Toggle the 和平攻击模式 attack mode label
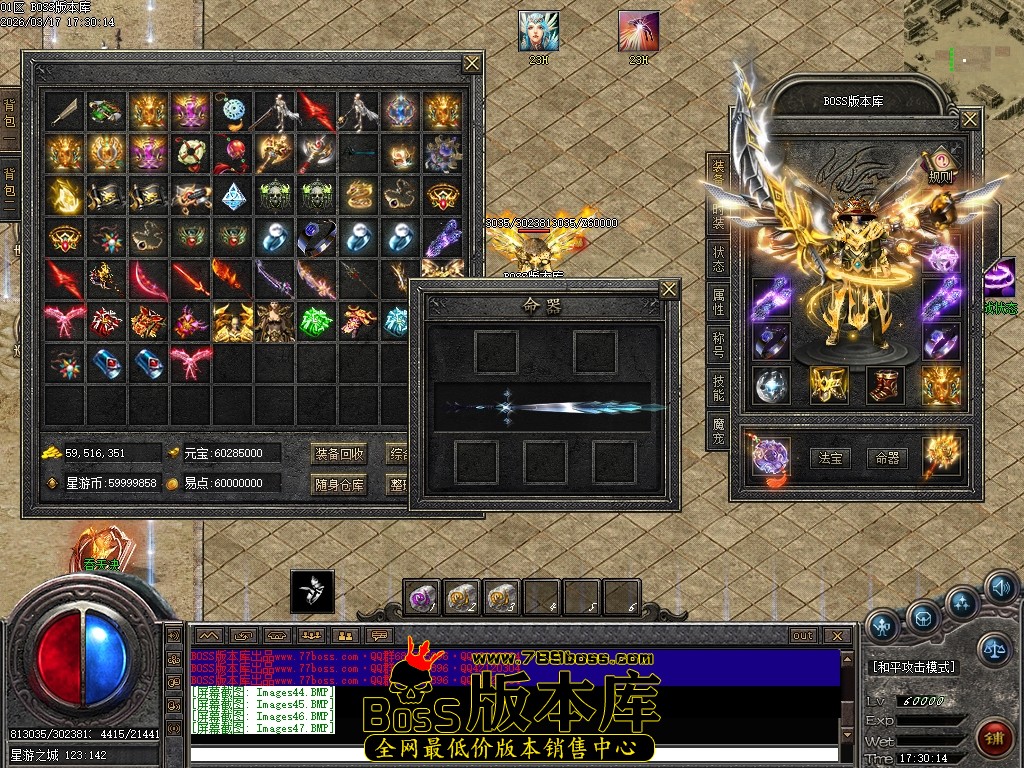 [914, 667]
